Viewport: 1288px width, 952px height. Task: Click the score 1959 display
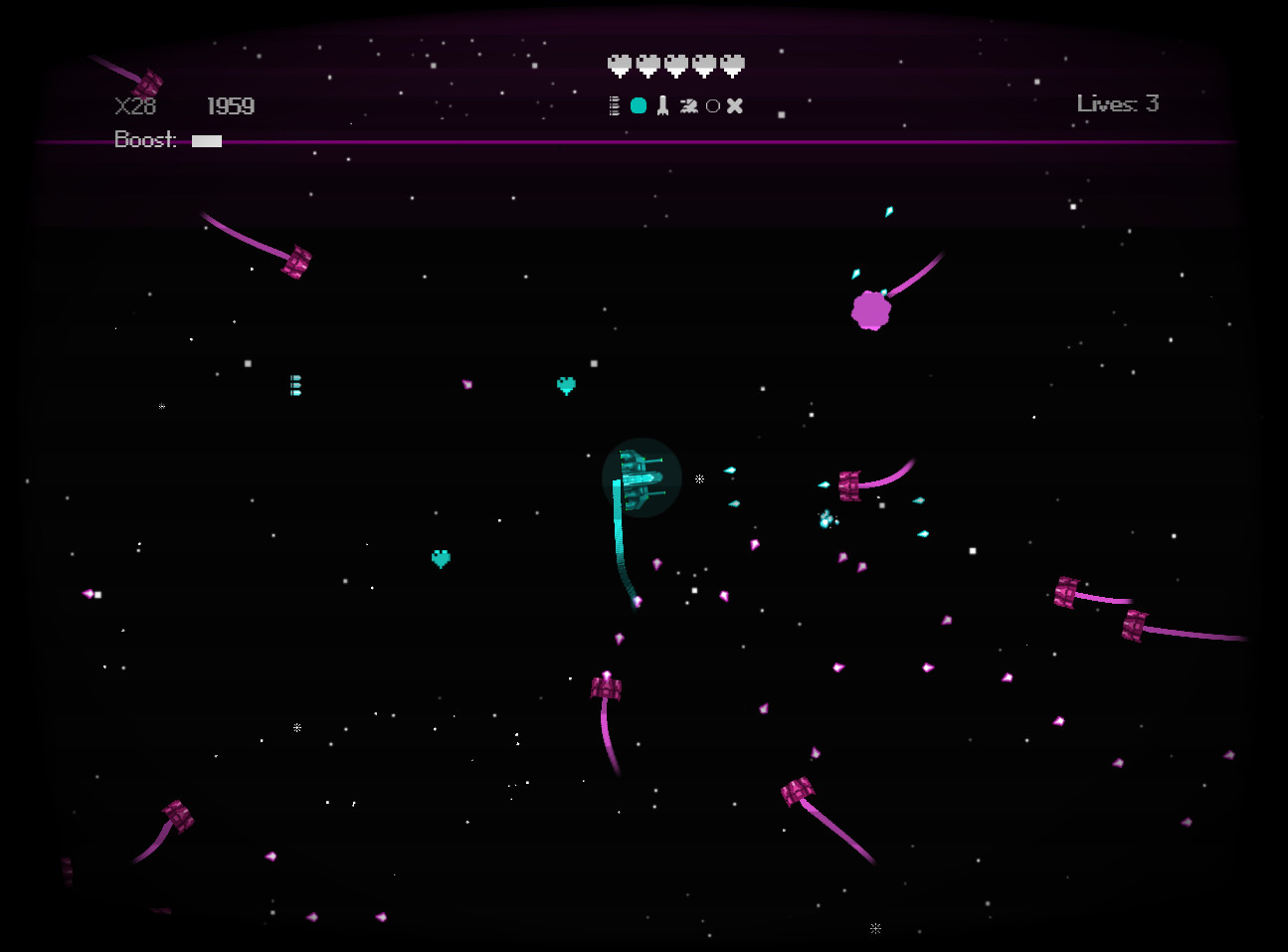(230, 105)
